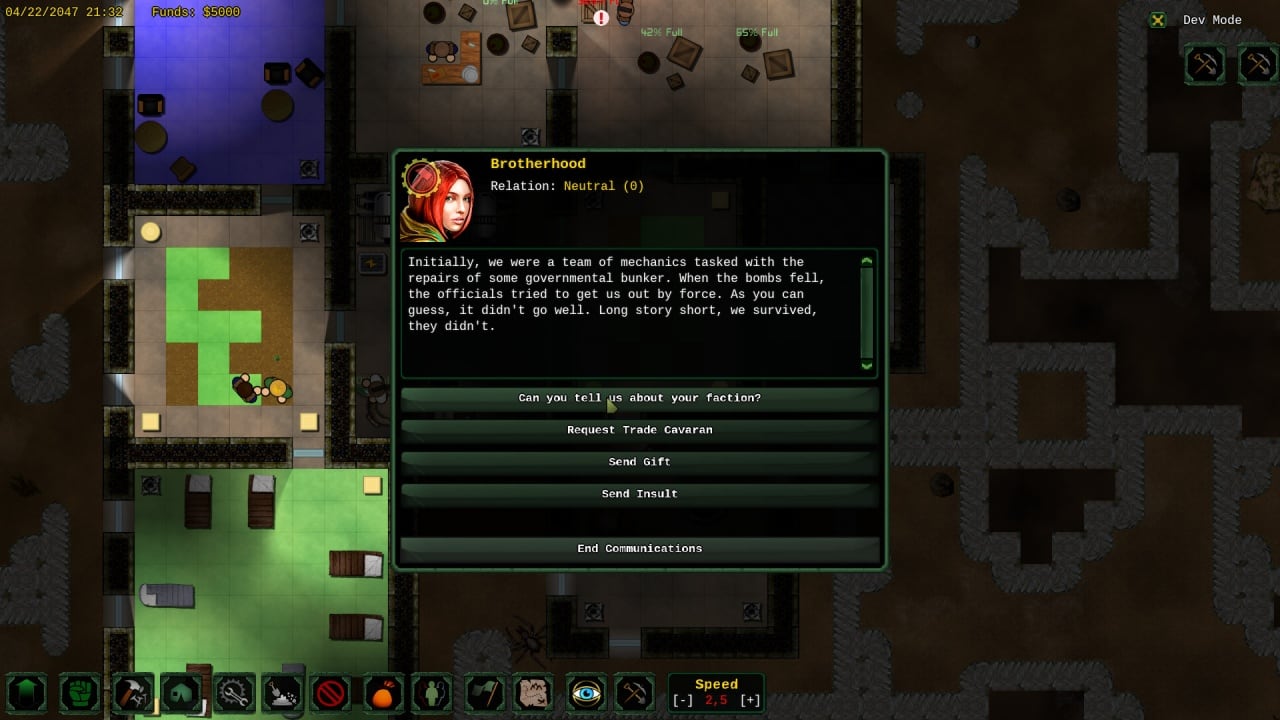Decrease game speed with the minus button

[681, 700]
